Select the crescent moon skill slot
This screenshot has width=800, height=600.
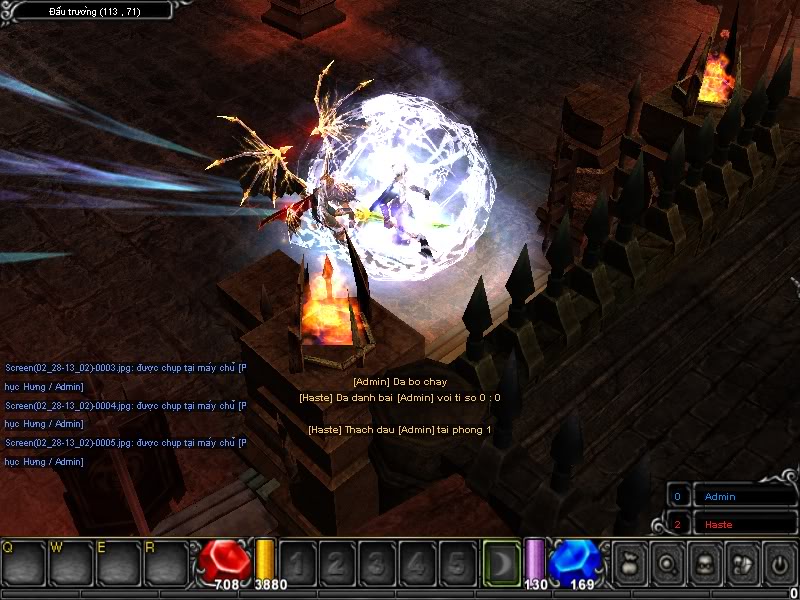[x=499, y=562]
